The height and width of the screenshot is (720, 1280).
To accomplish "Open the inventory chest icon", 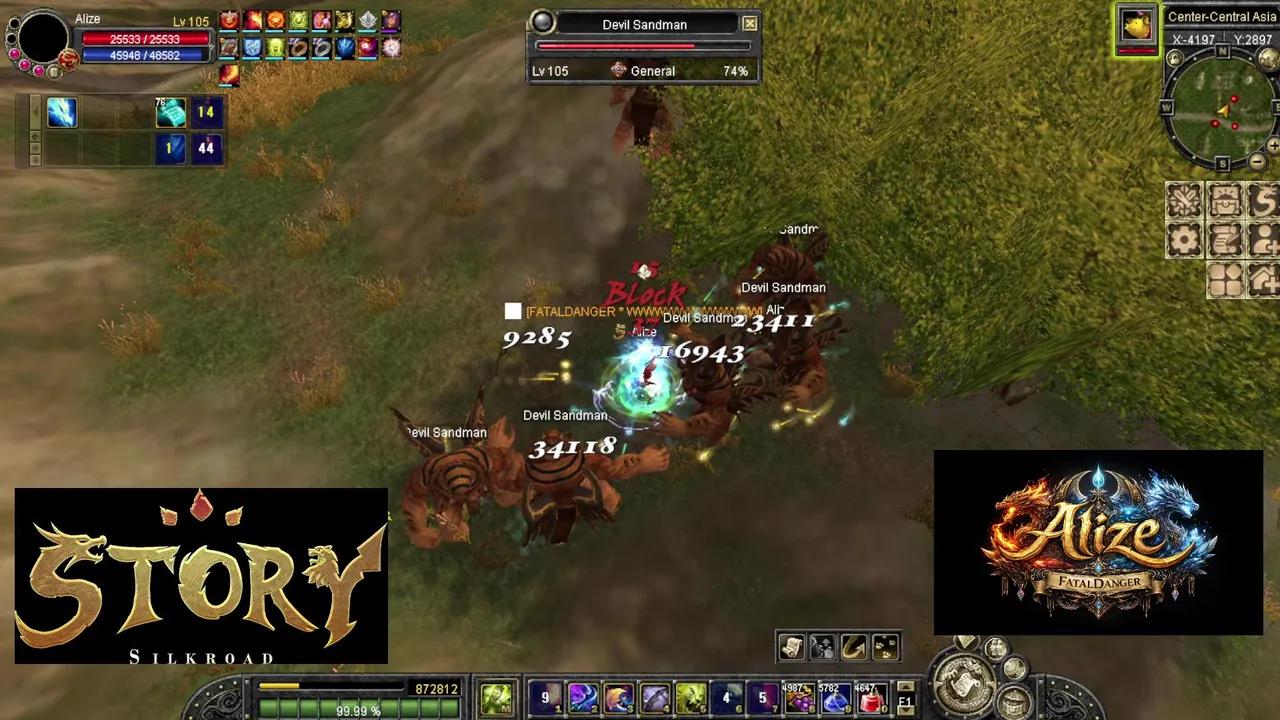I will point(1225,200).
